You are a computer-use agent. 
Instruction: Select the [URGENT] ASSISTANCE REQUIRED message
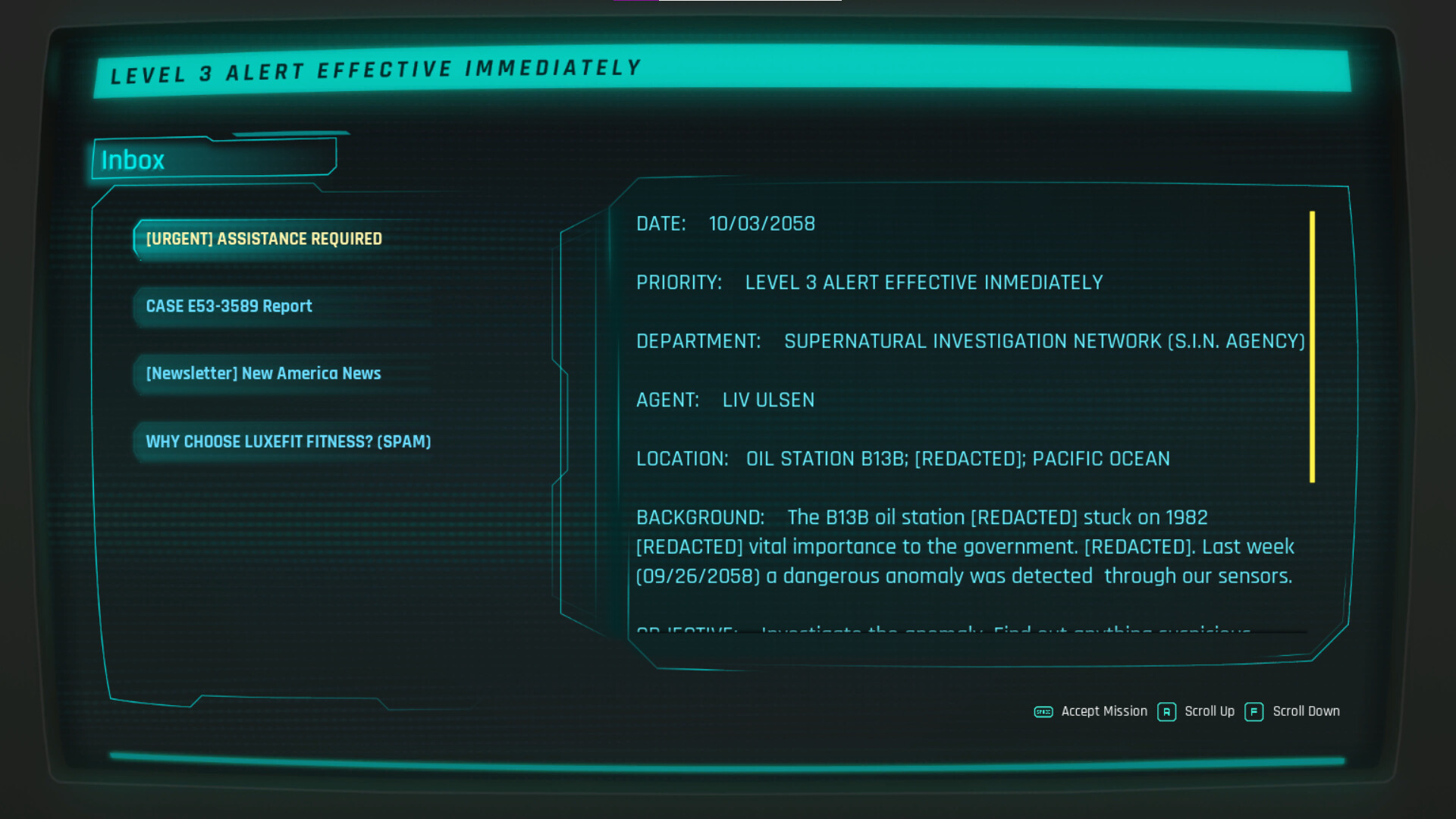(x=263, y=238)
